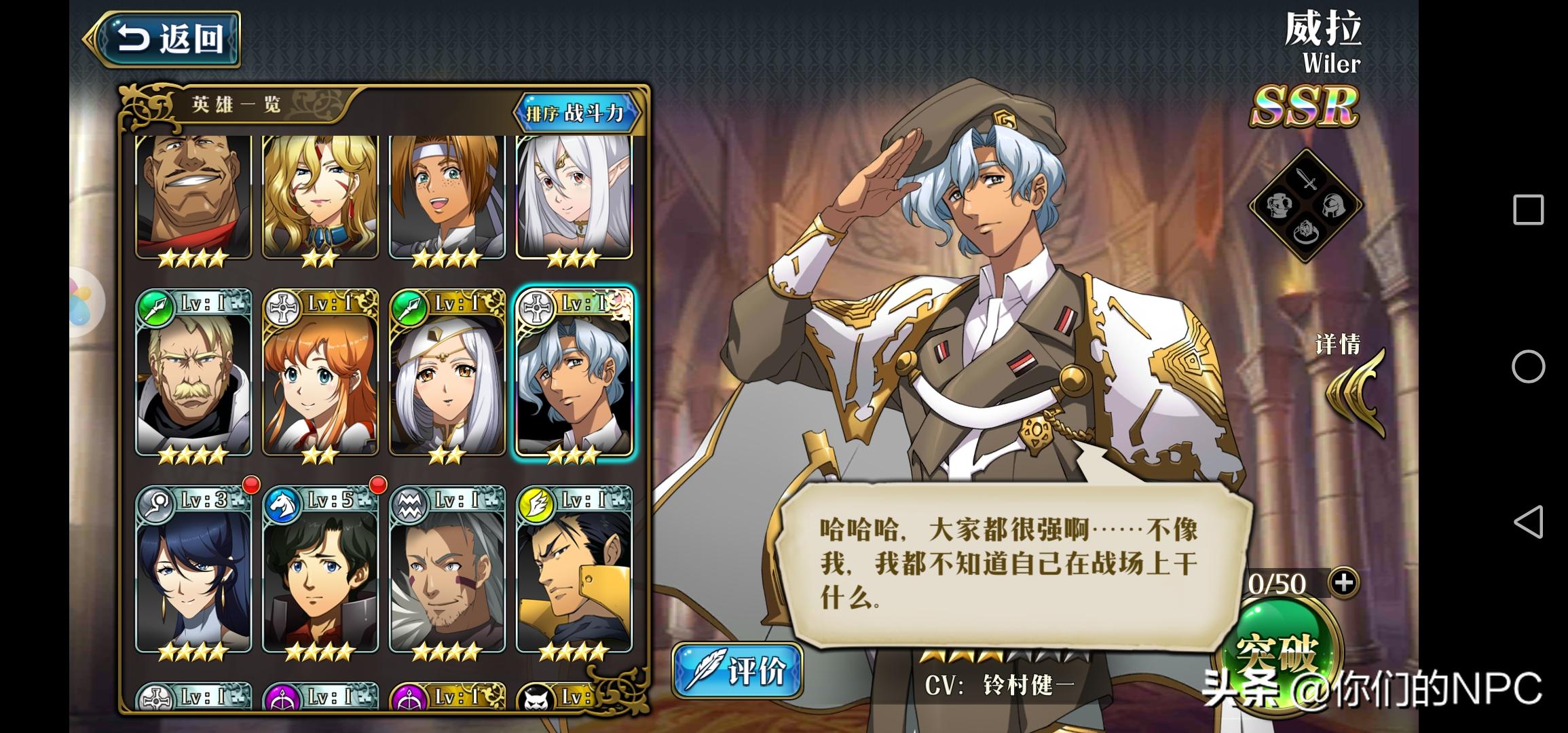Open the 评价 review button
Viewport: 1568px width, 733px height.
click(x=738, y=671)
